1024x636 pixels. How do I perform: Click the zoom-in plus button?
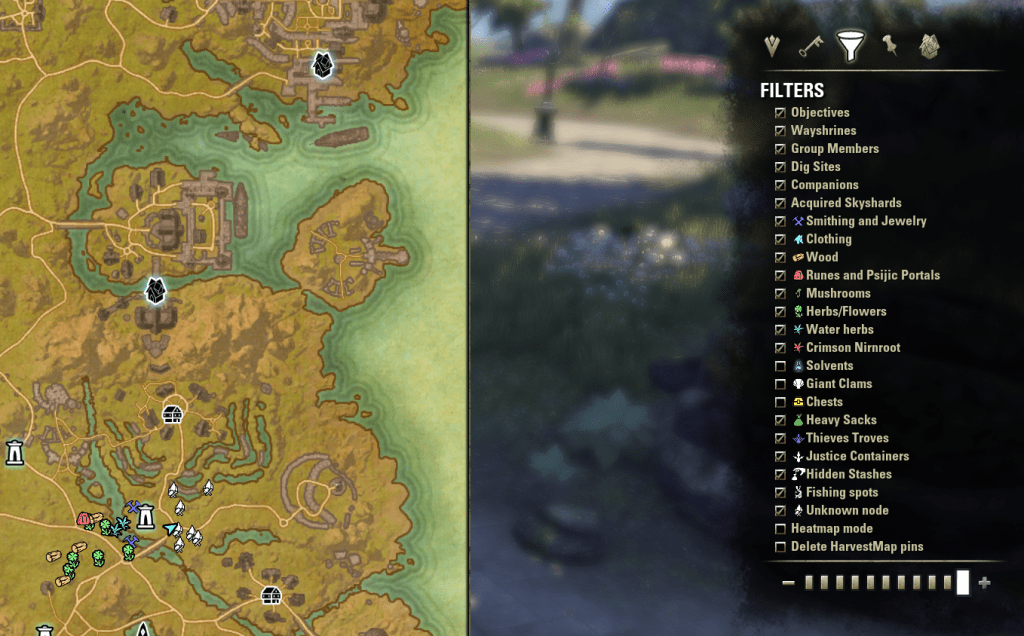coord(985,583)
